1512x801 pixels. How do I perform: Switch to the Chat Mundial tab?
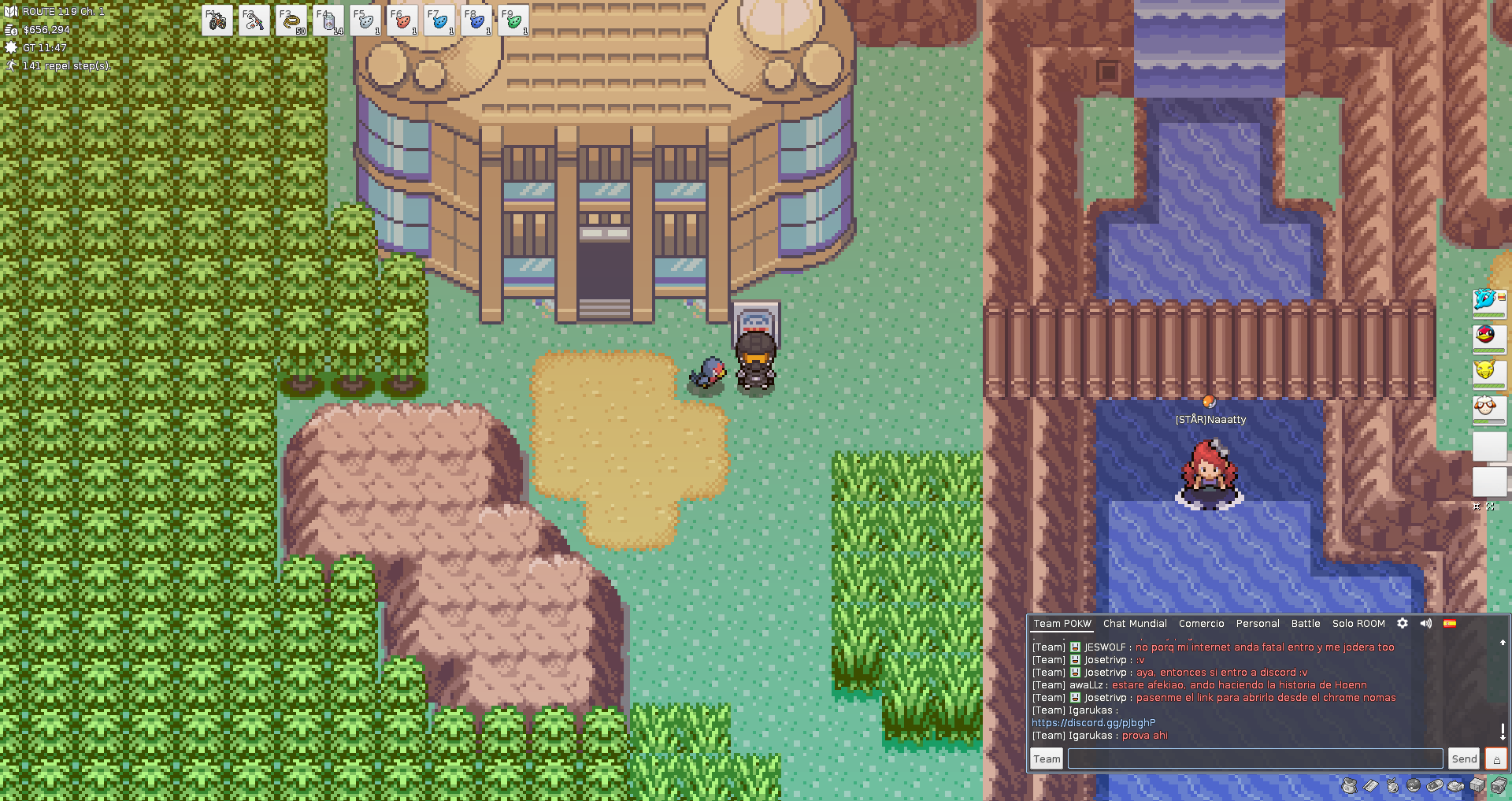1135,623
